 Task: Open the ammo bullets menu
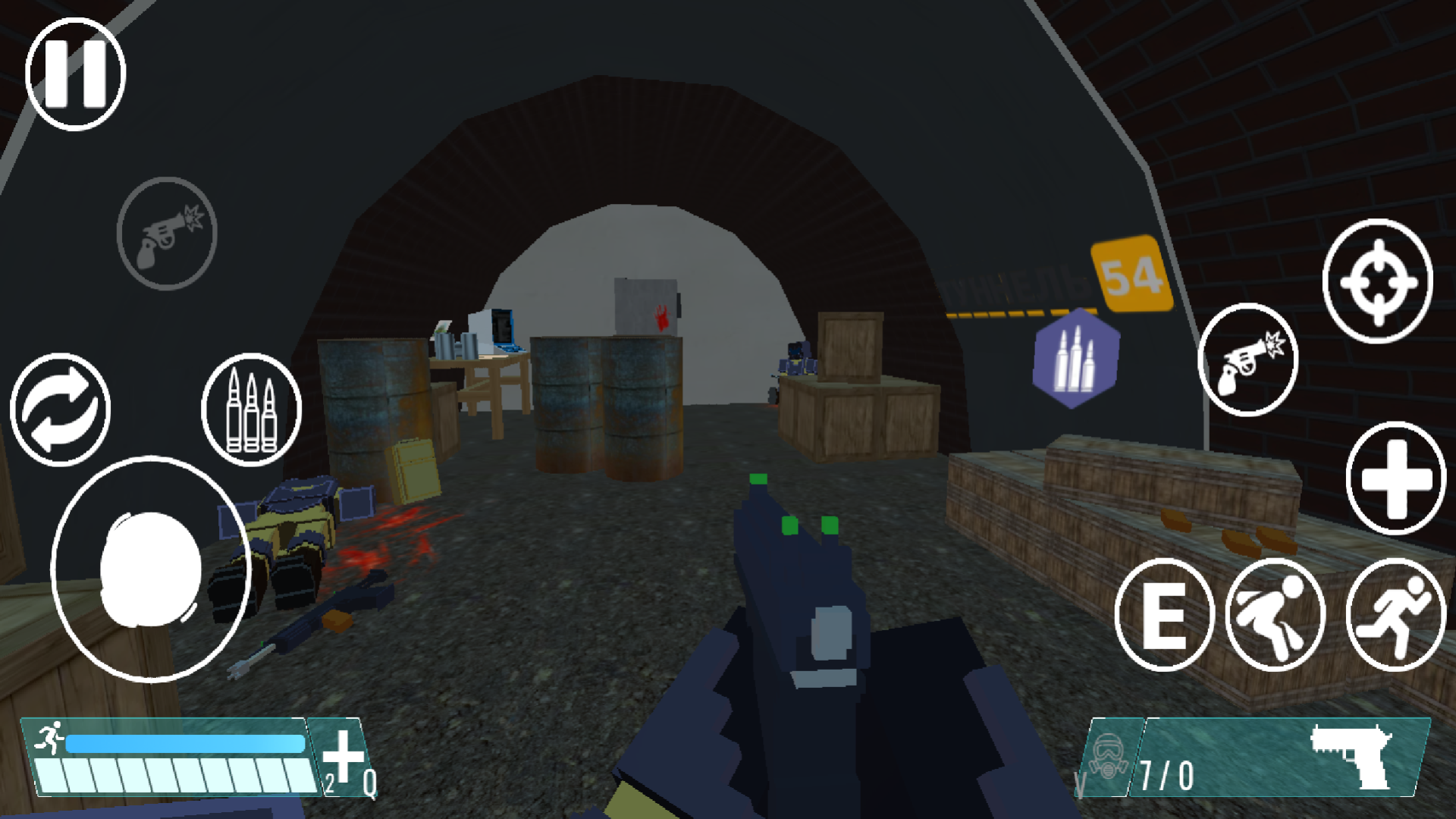click(250, 409)
